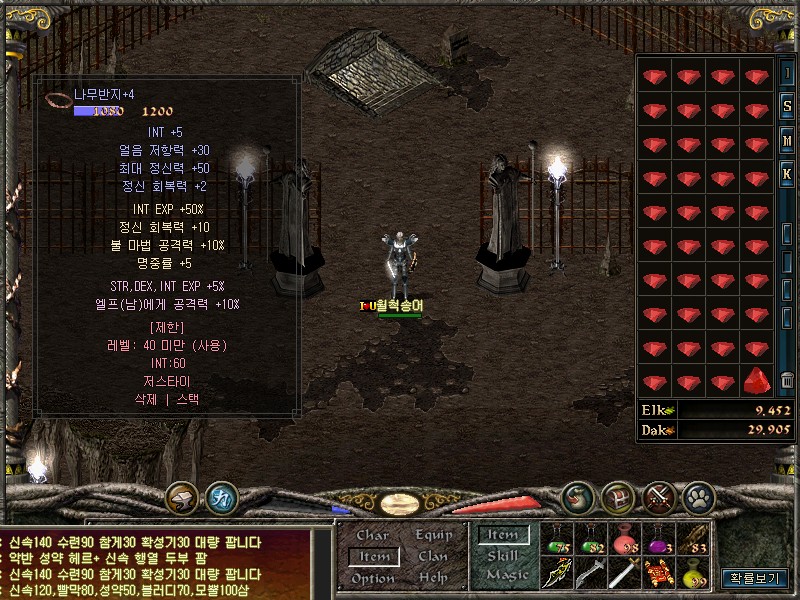Screen dimensions: 800x600
Task: Open the treasure chest round button
Action: click(x=618, y=496)
